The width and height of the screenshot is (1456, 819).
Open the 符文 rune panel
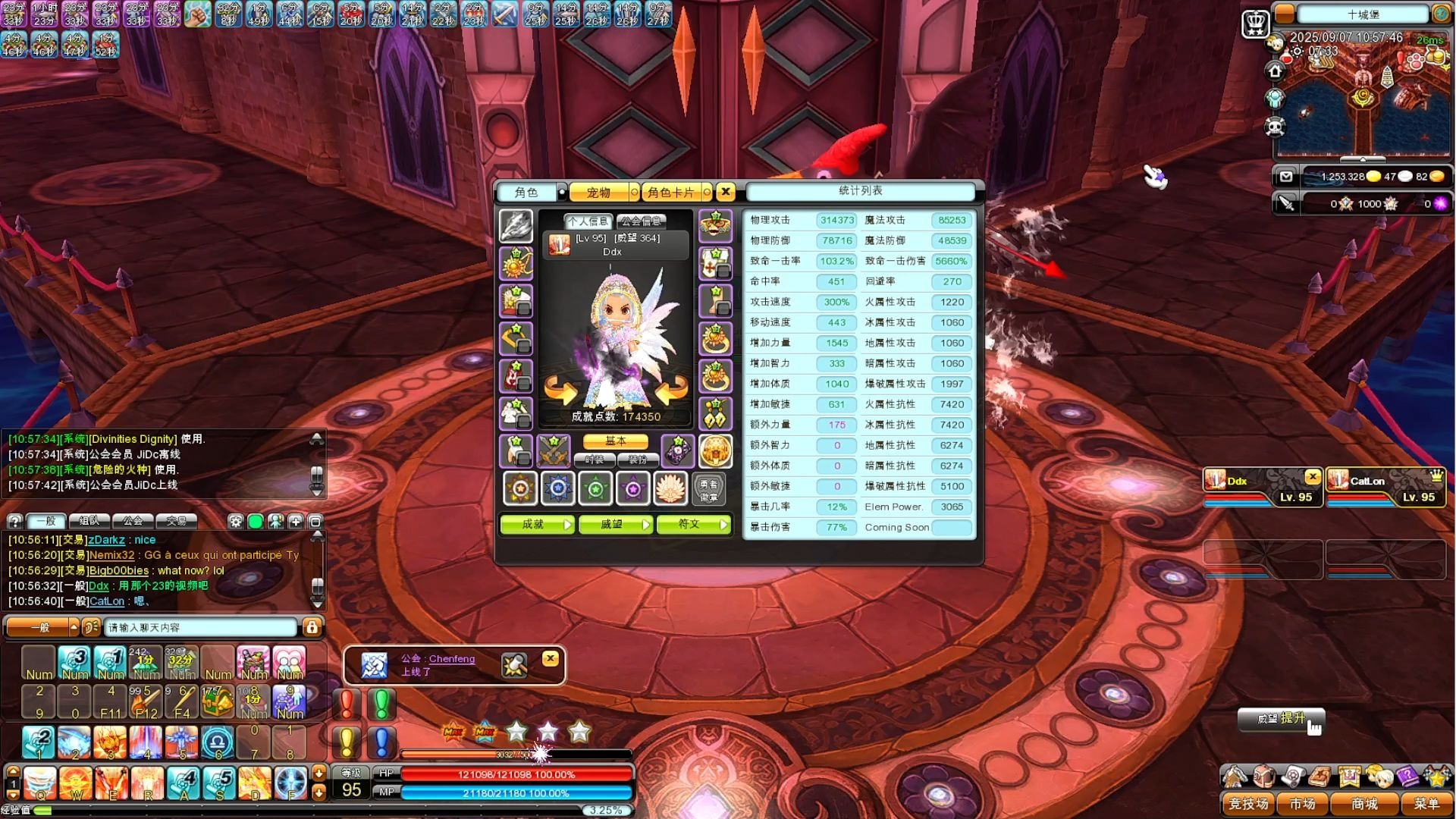(693, 524)
